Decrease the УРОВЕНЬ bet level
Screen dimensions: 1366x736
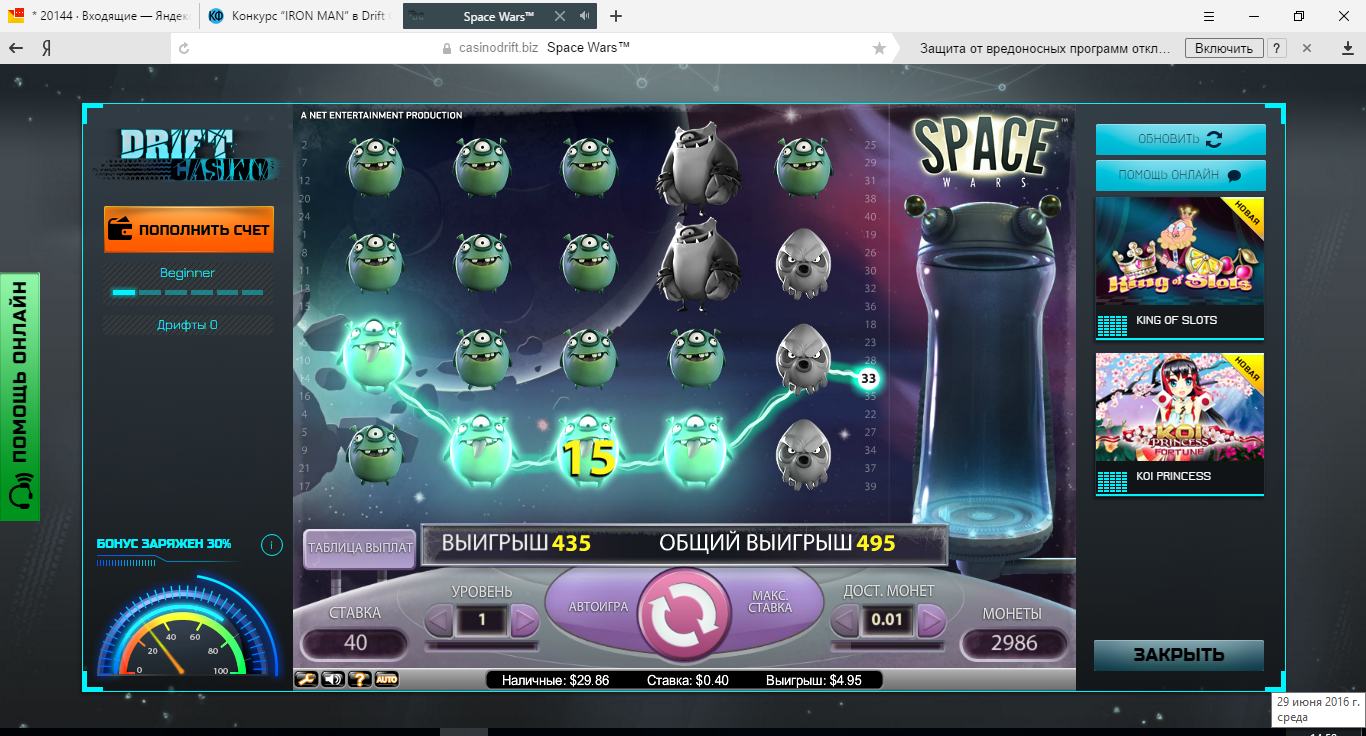click(x=439, y=621)
